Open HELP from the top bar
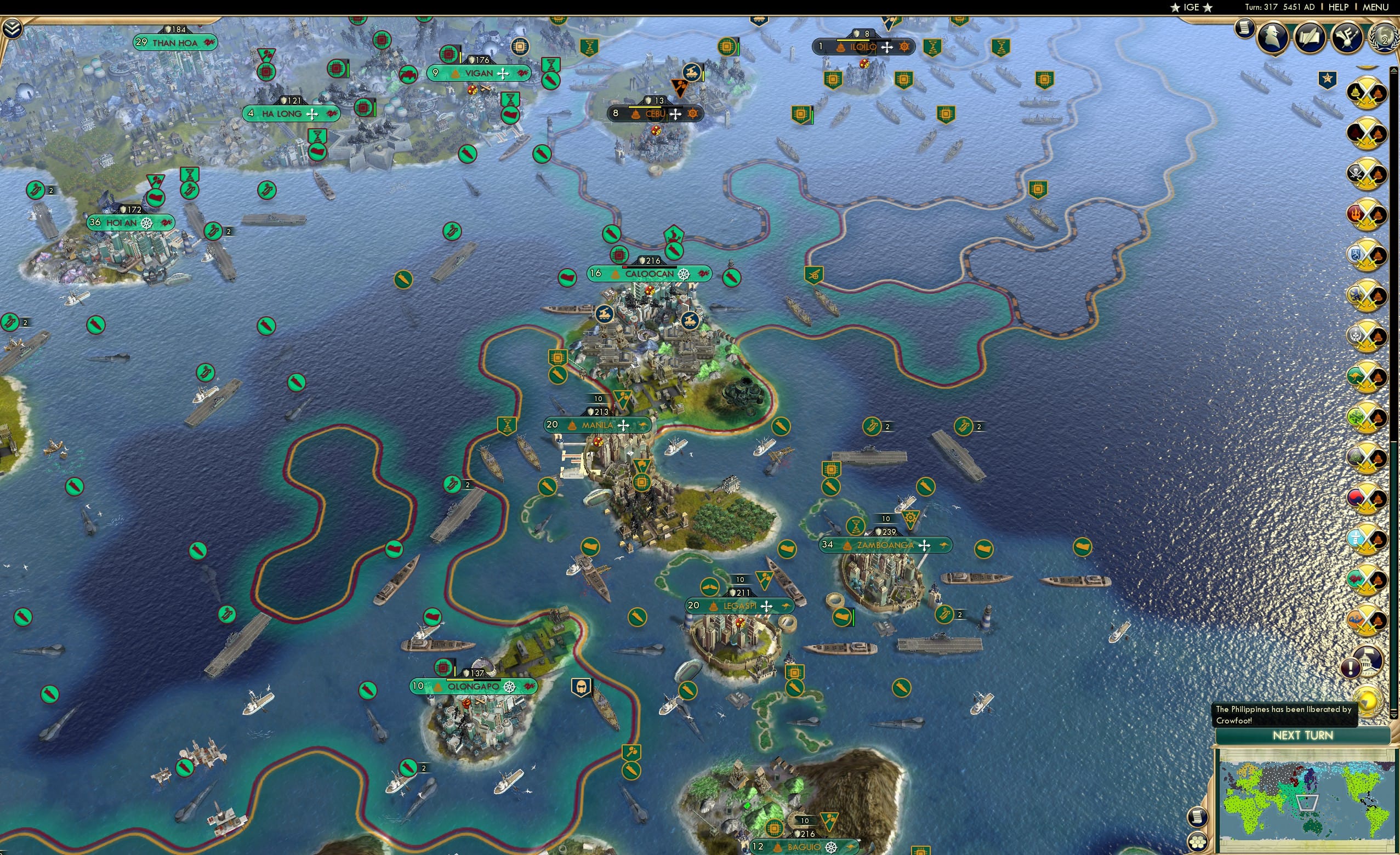 [1339, 7]
